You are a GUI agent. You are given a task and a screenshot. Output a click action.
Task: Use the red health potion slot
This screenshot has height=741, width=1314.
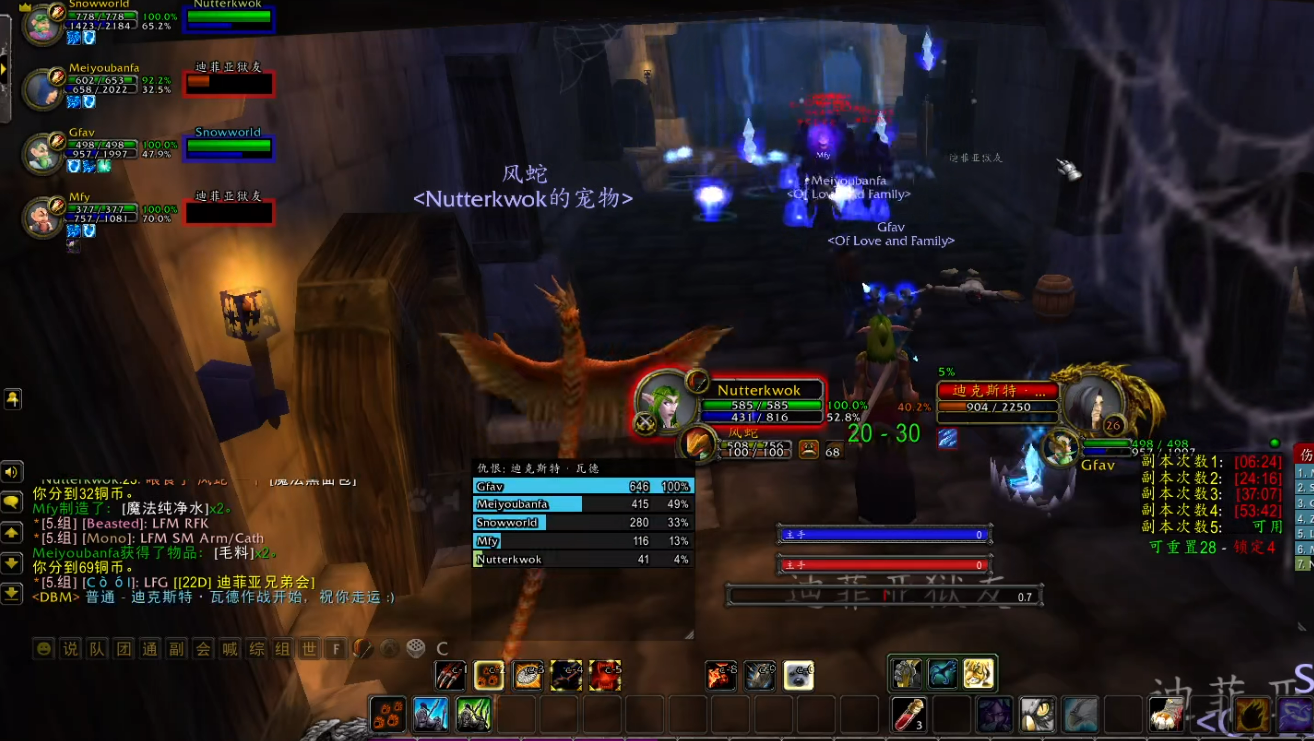coord(908,714)
